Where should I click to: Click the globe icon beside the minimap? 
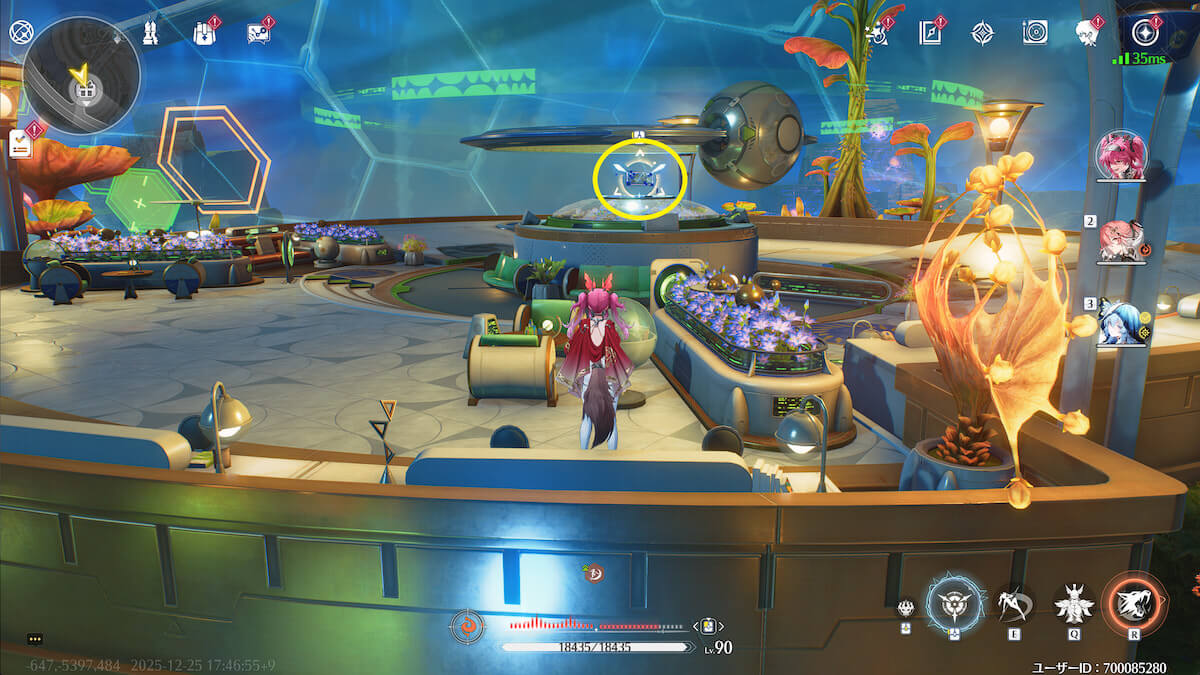click(20, 32)
